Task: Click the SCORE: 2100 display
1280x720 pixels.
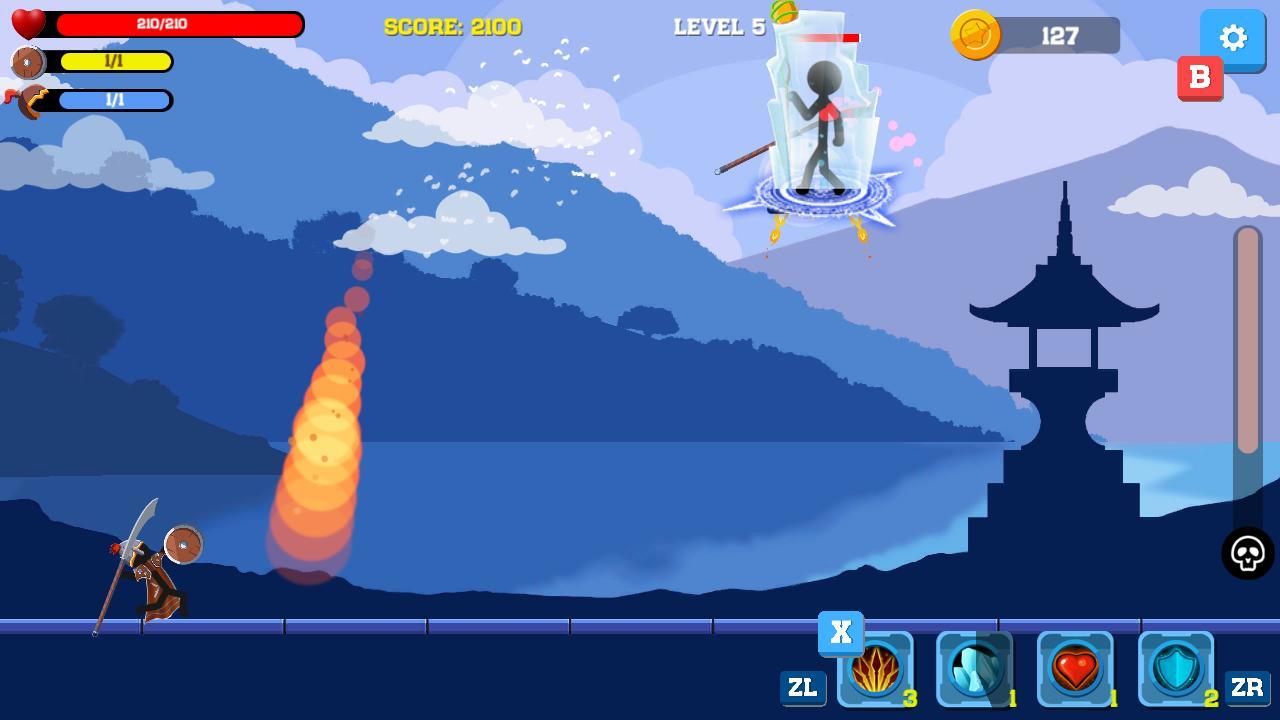Action: [x=453, y=27]
